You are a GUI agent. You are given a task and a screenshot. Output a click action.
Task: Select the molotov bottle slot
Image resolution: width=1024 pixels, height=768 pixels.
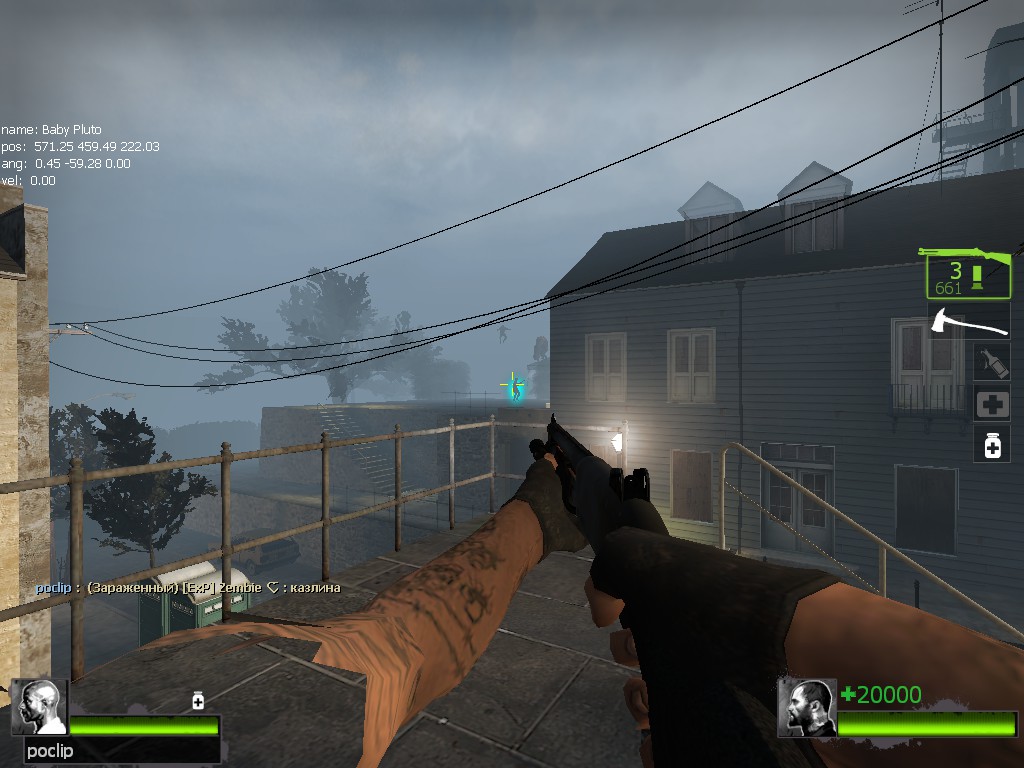[992, 362]
